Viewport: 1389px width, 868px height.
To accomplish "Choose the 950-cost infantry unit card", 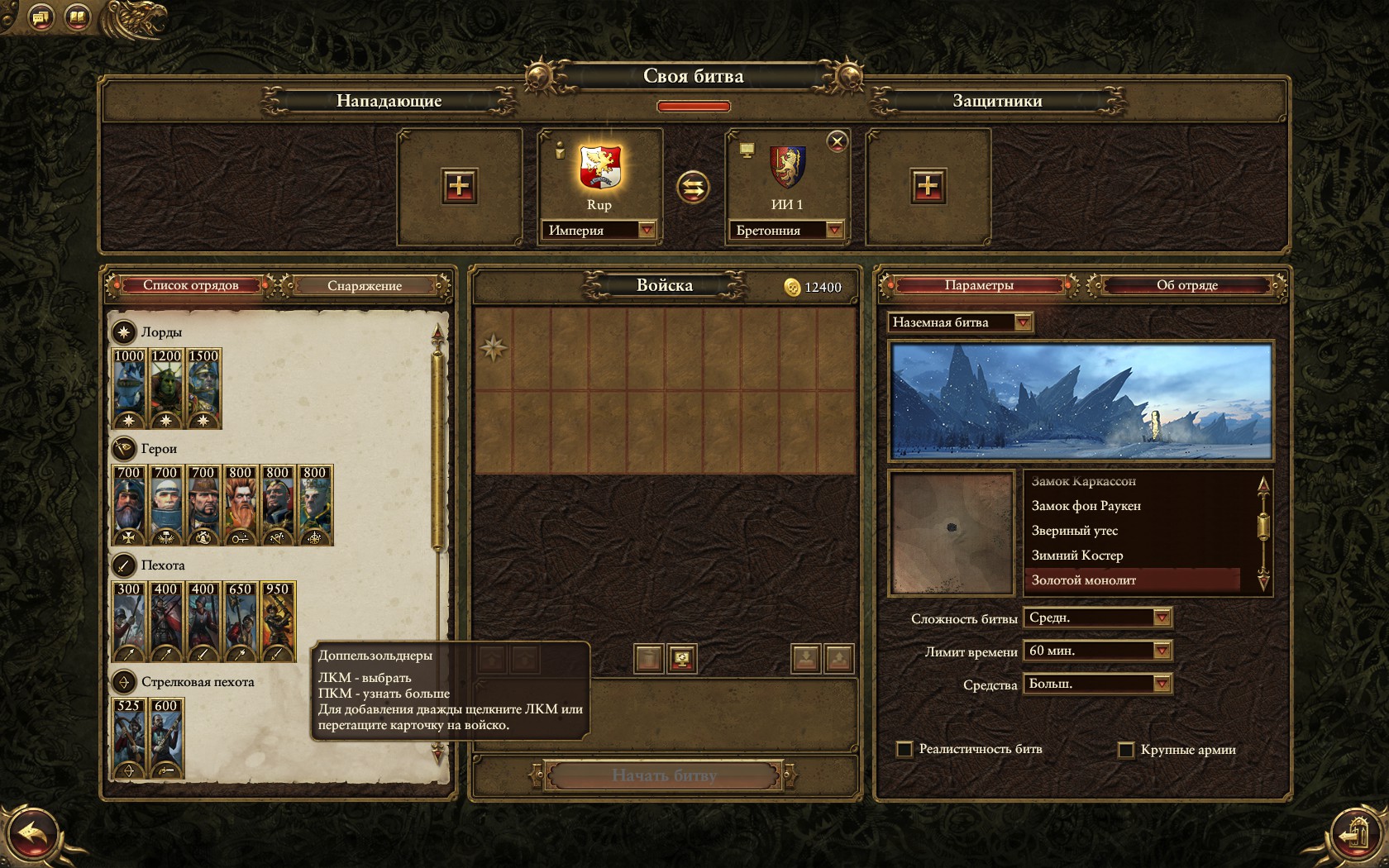I will click(278, 621).
